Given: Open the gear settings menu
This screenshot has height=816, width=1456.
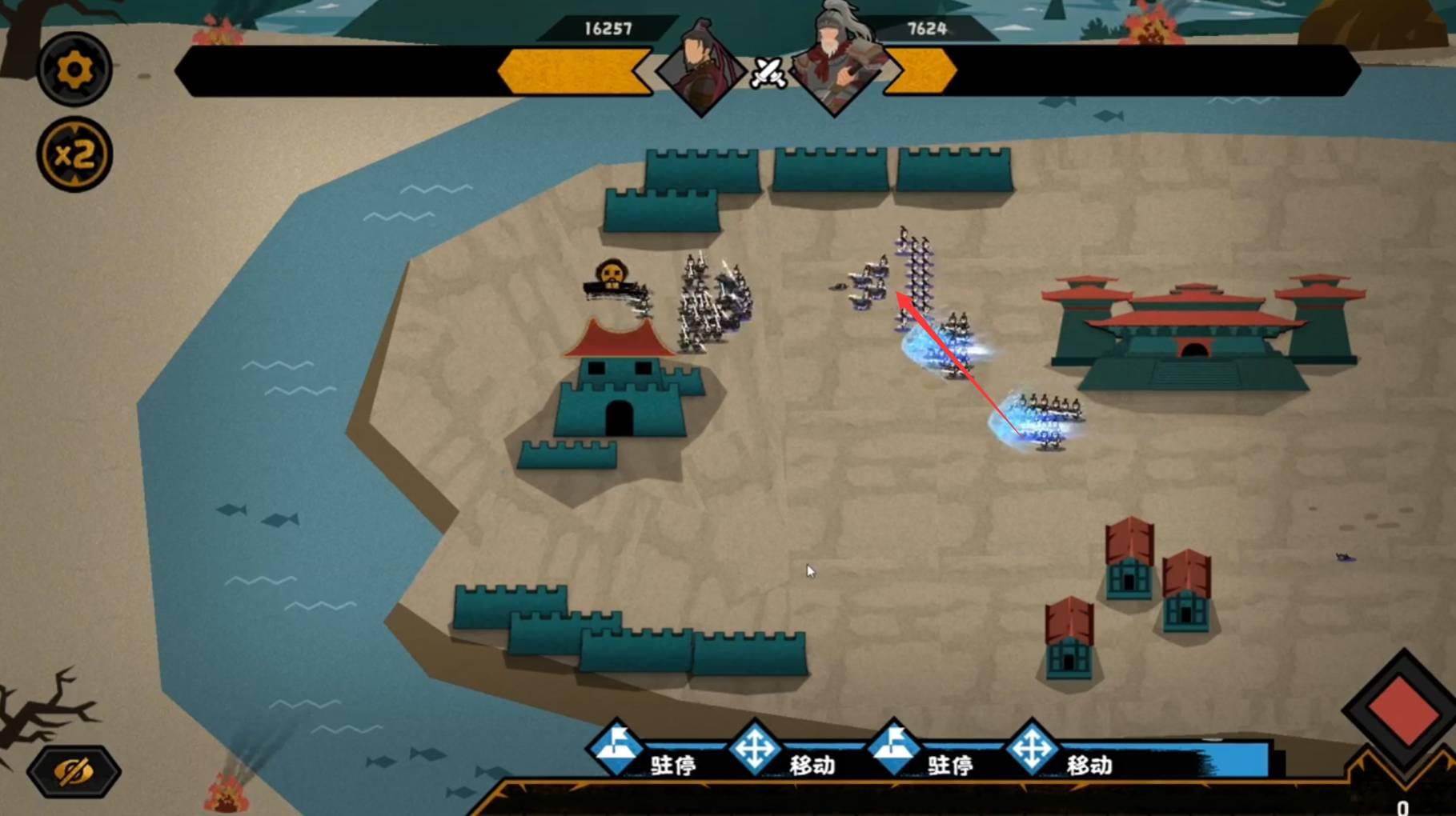Looking at the screenshot, I should 74,70.
